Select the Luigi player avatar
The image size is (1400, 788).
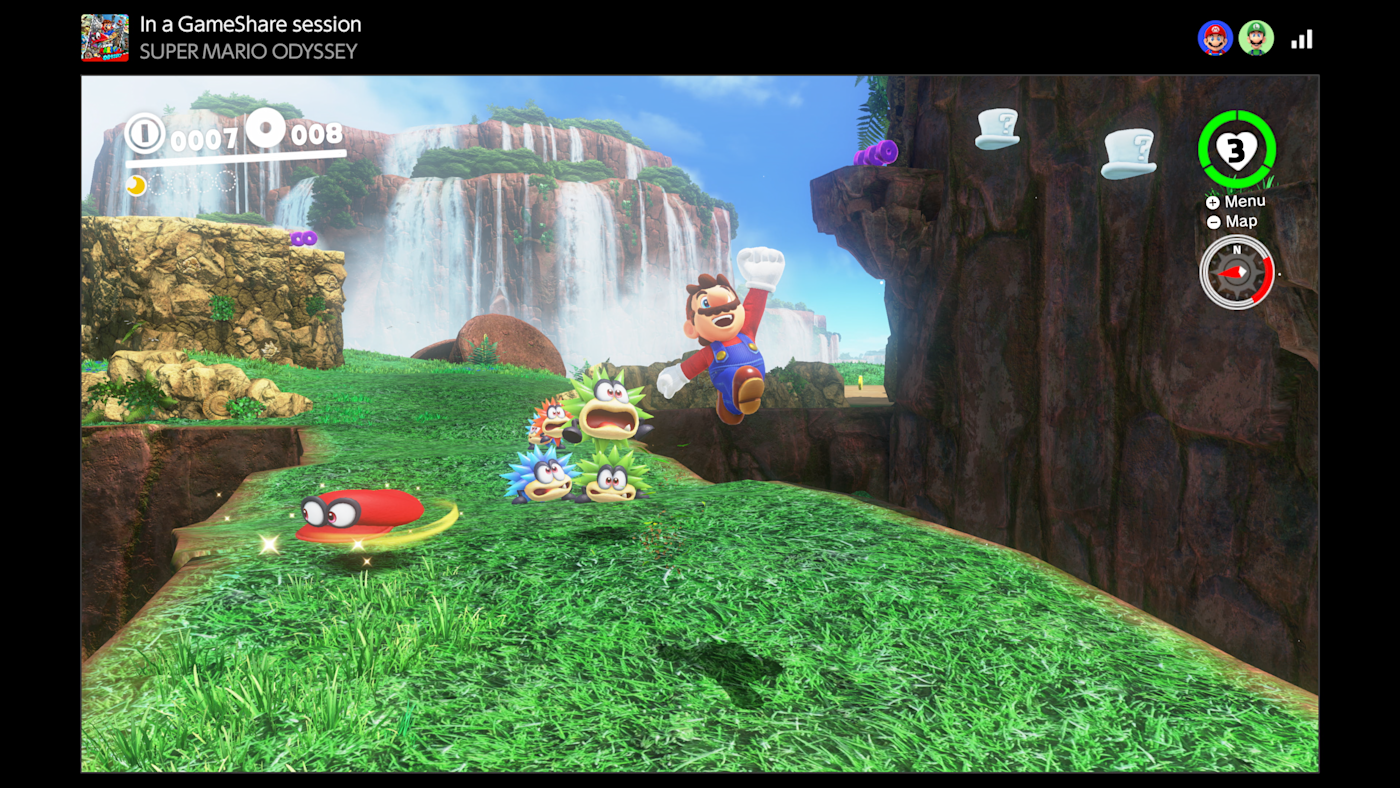(x=1256, y=38)
